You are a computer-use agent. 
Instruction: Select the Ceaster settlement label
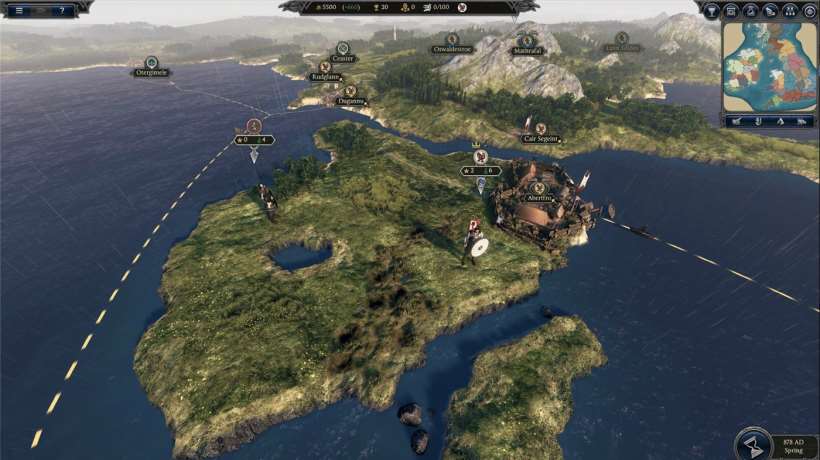click(343, 58)
